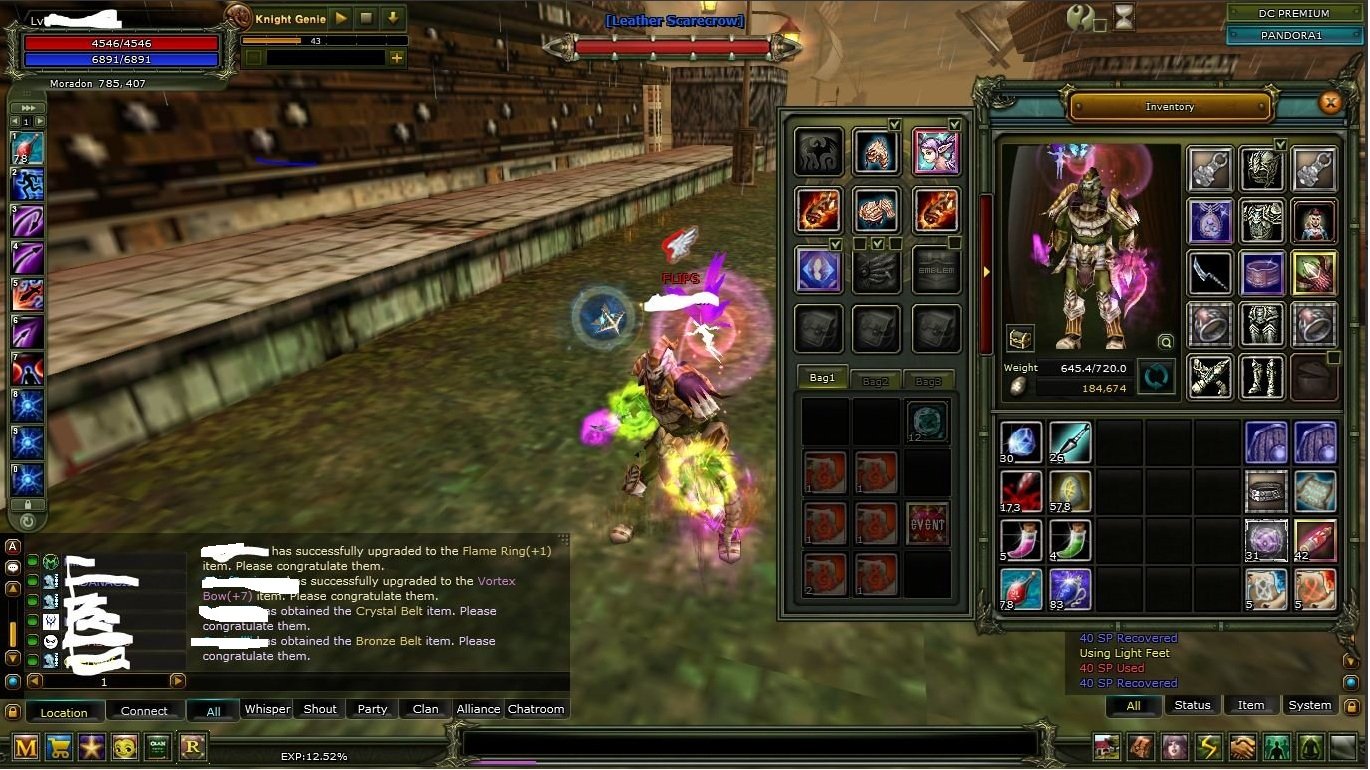Choose the Alliance chat tab

point(478,709)
